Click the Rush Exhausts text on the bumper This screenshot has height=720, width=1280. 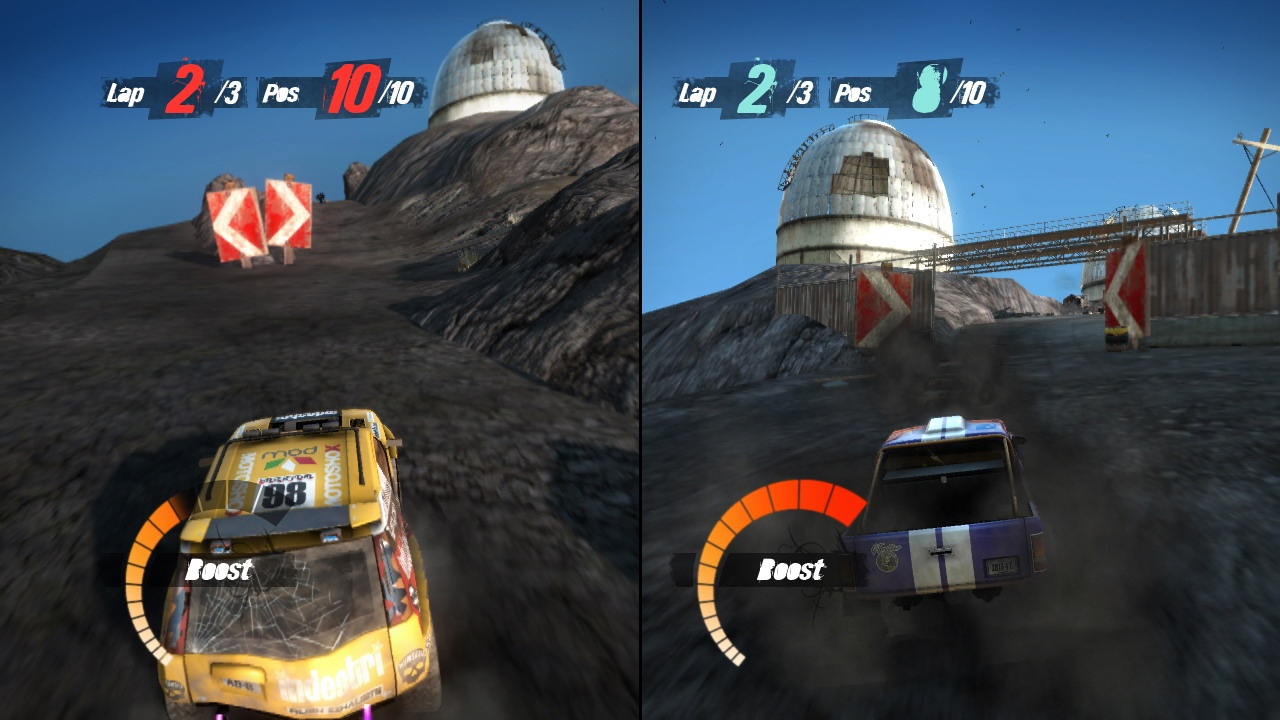pyautogui.click(x=333, y=707)
